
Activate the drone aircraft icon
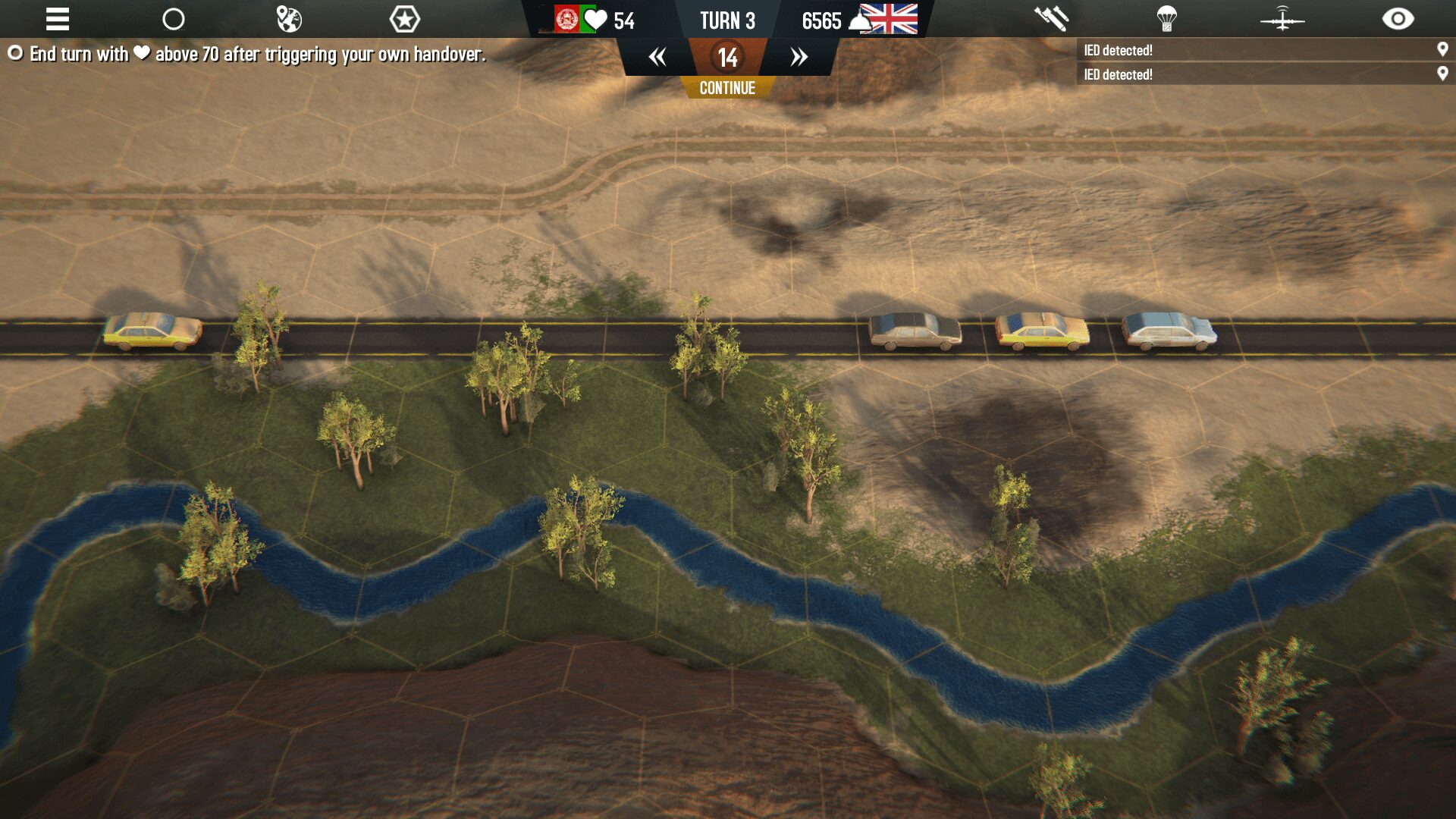[1282, 19]
